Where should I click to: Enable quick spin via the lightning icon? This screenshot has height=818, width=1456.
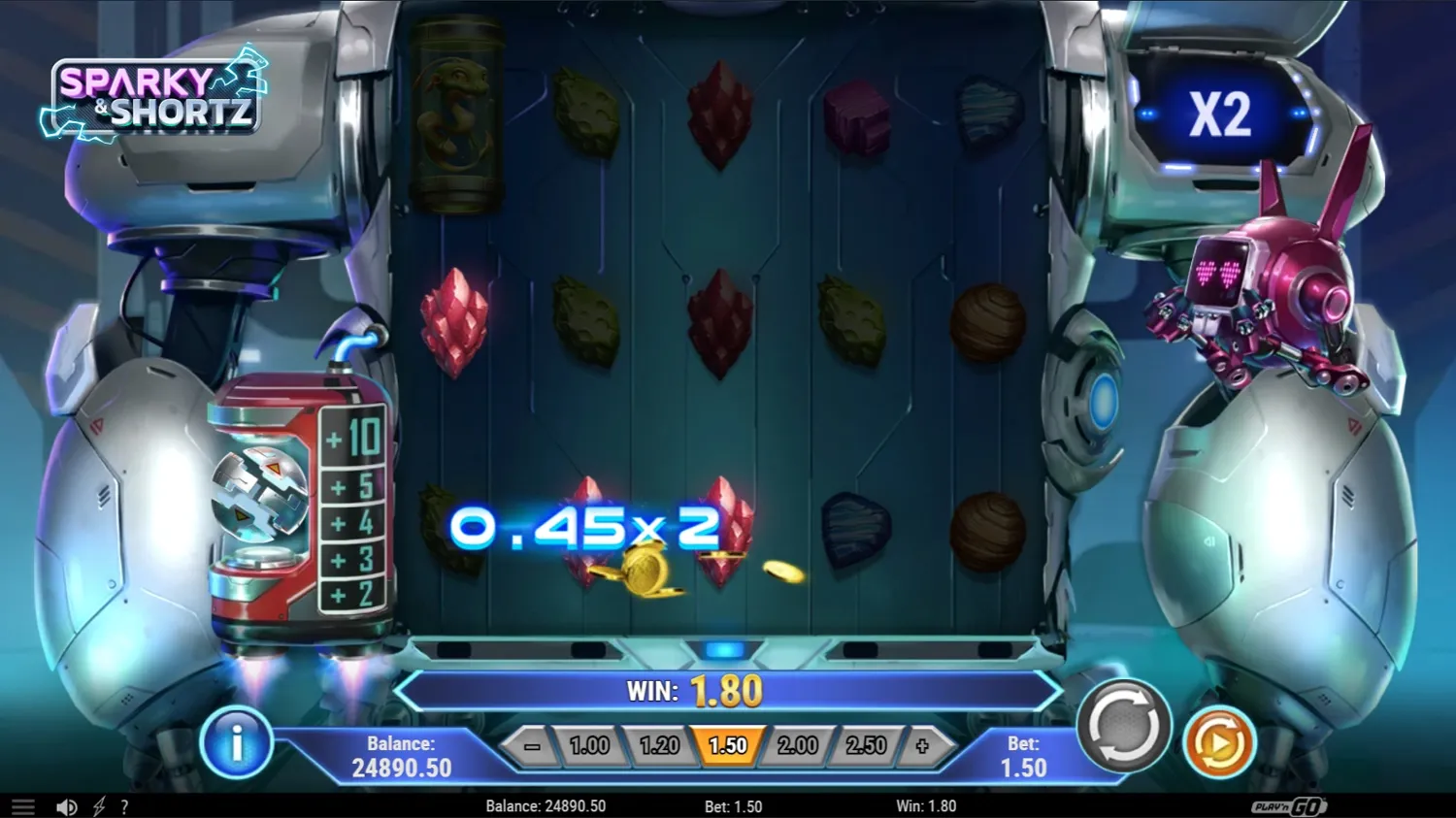coord(97,806)
